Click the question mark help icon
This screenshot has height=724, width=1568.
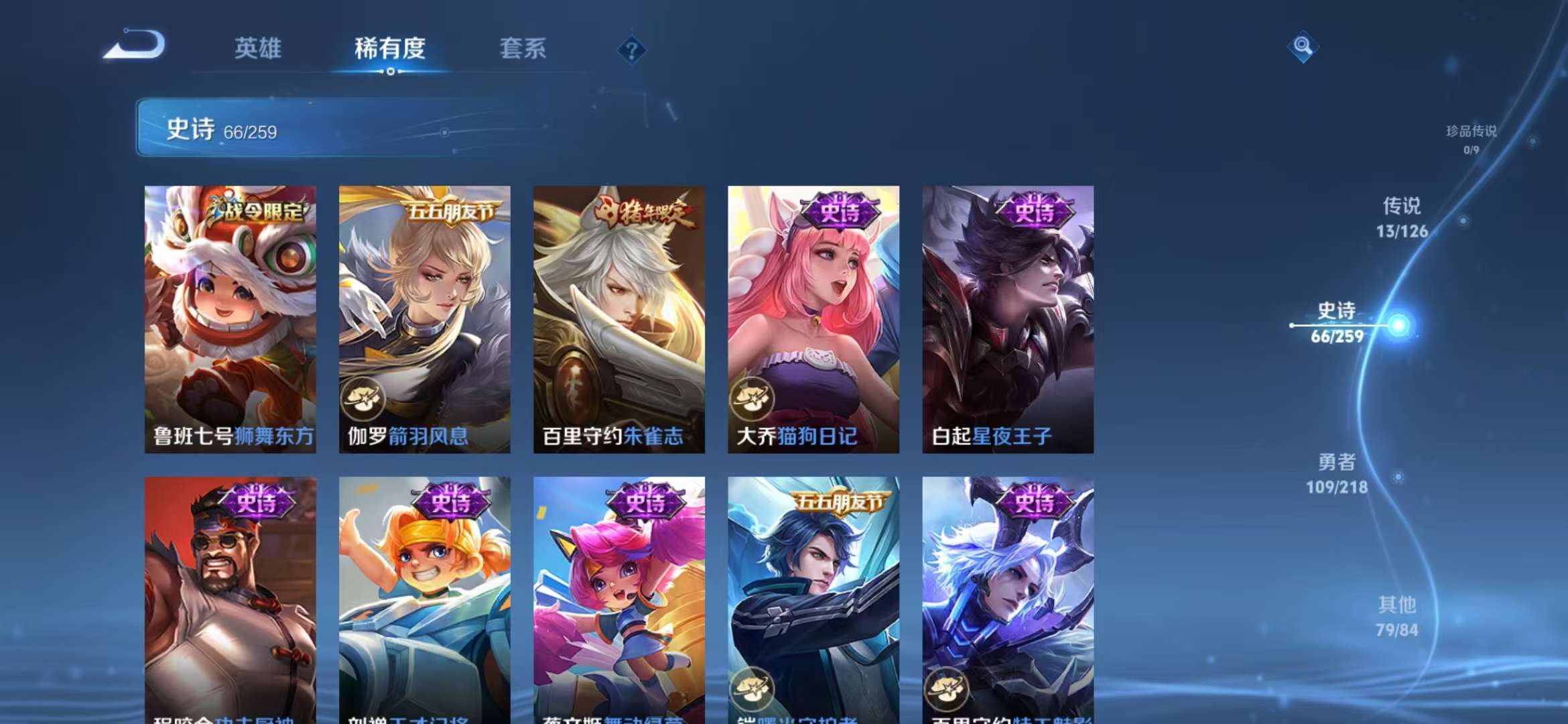[631, 50]
